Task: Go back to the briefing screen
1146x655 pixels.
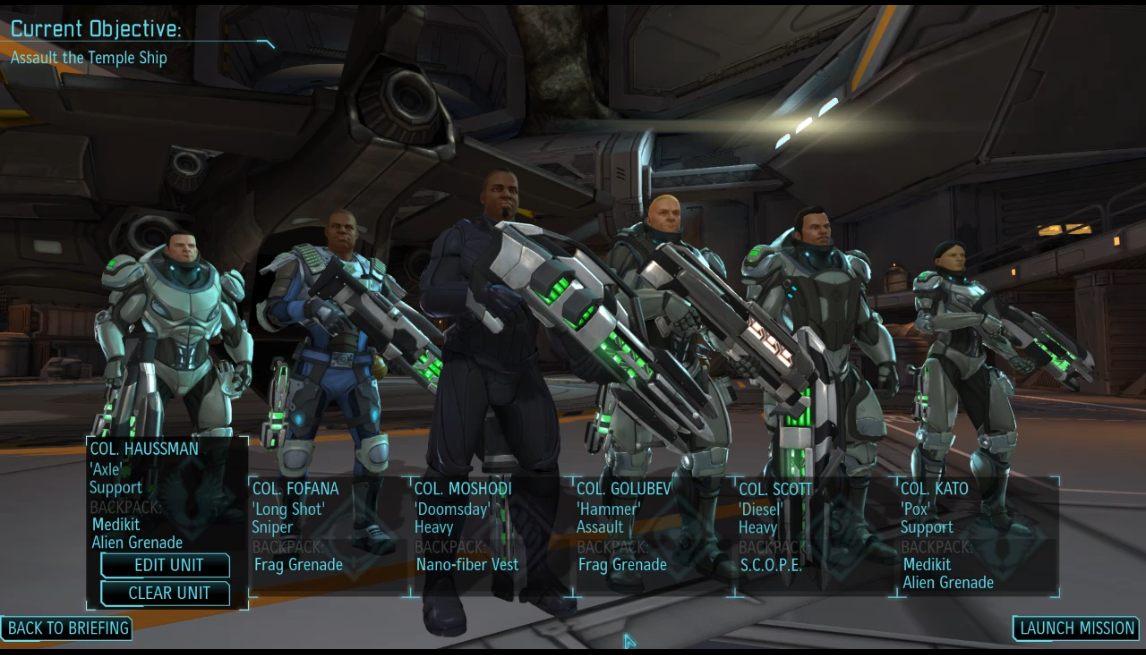Action: click(x=67, y=628)
